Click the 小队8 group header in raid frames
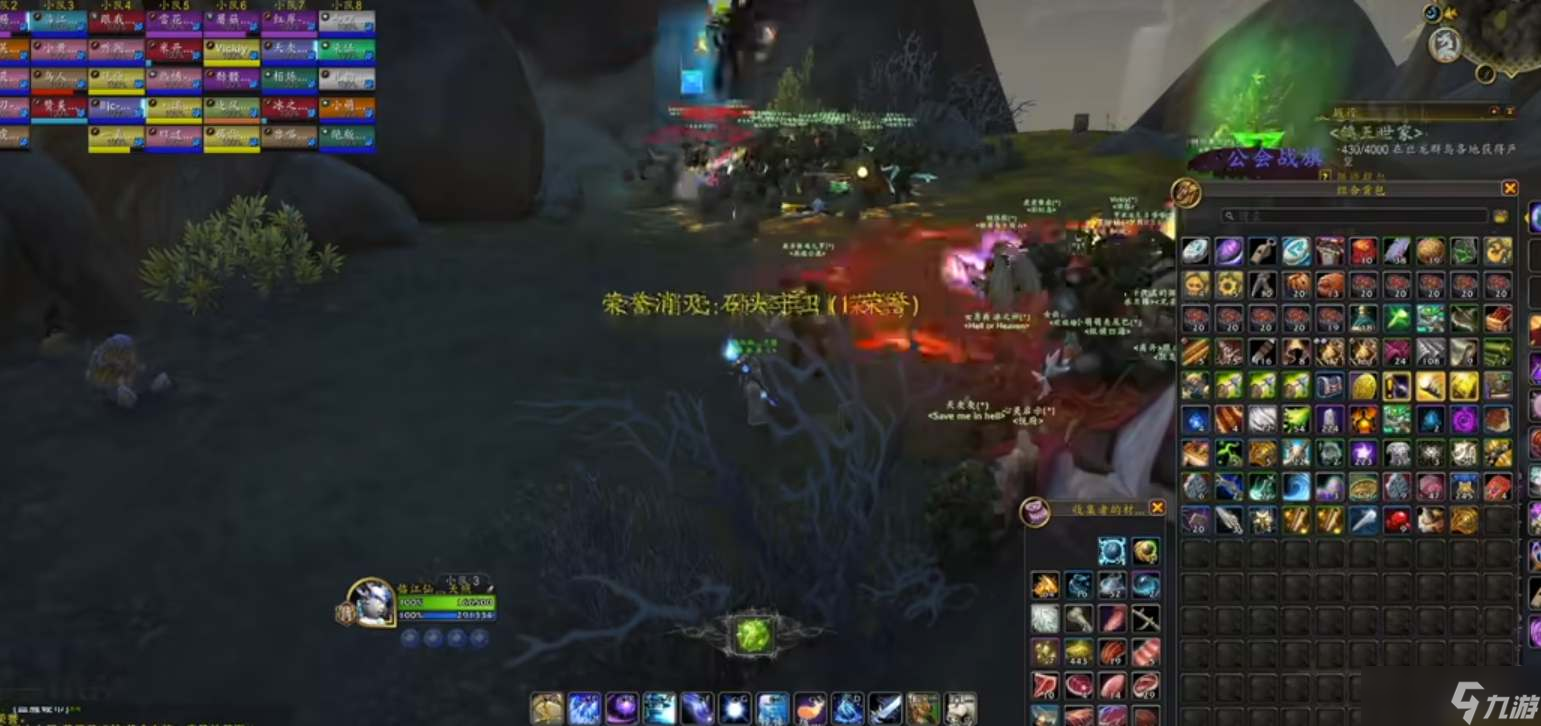This screenshot has height=726, width=1541. 347,6
